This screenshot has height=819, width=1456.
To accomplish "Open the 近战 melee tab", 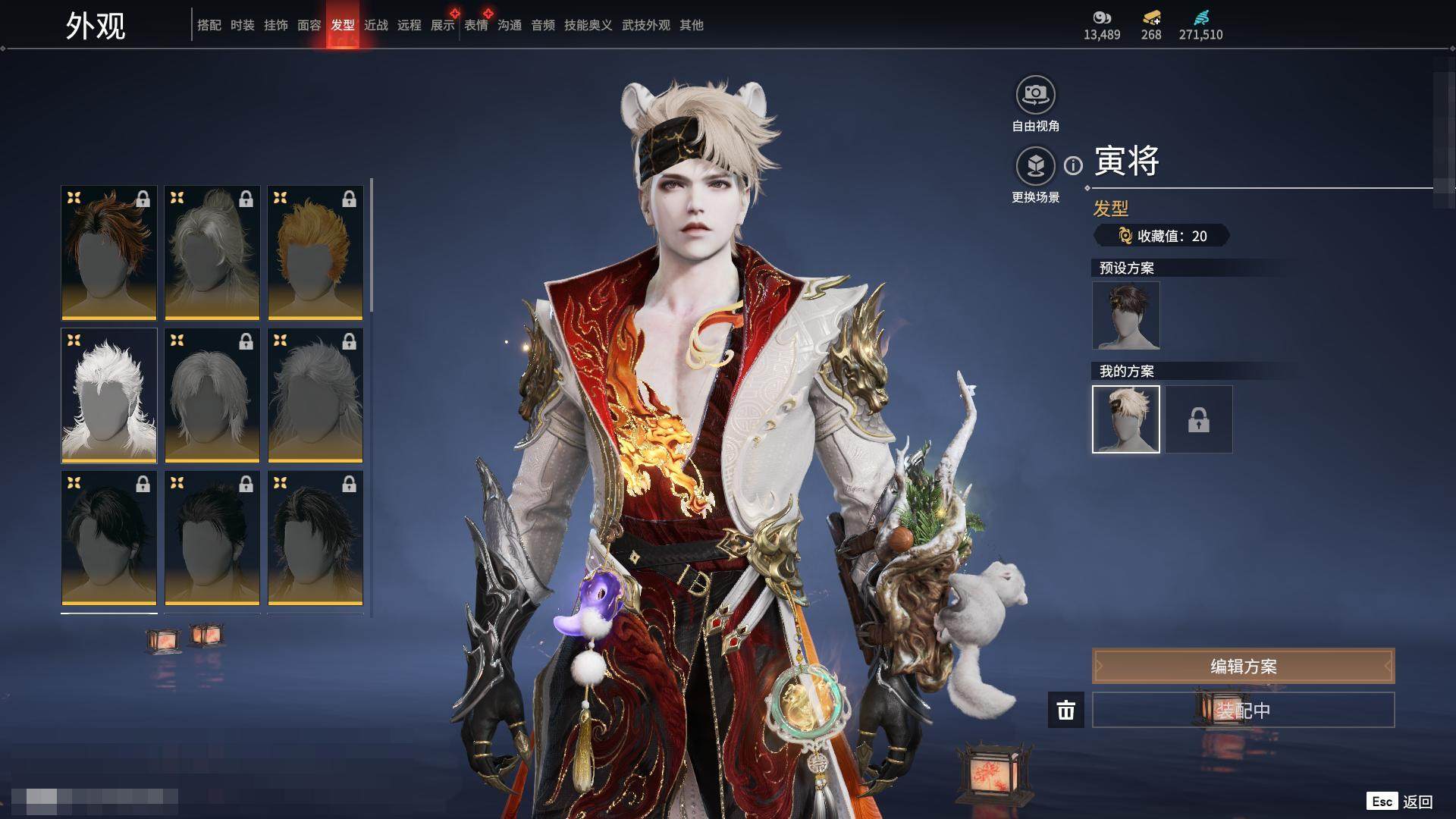I will [x=375, y=25].
